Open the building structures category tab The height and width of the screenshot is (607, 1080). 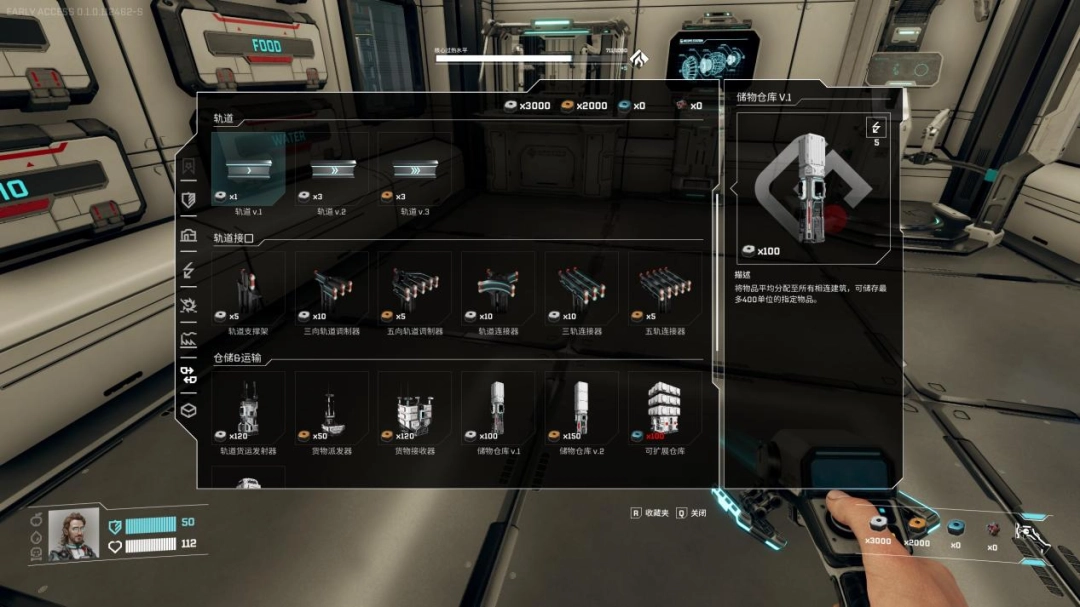pos(188,236)
